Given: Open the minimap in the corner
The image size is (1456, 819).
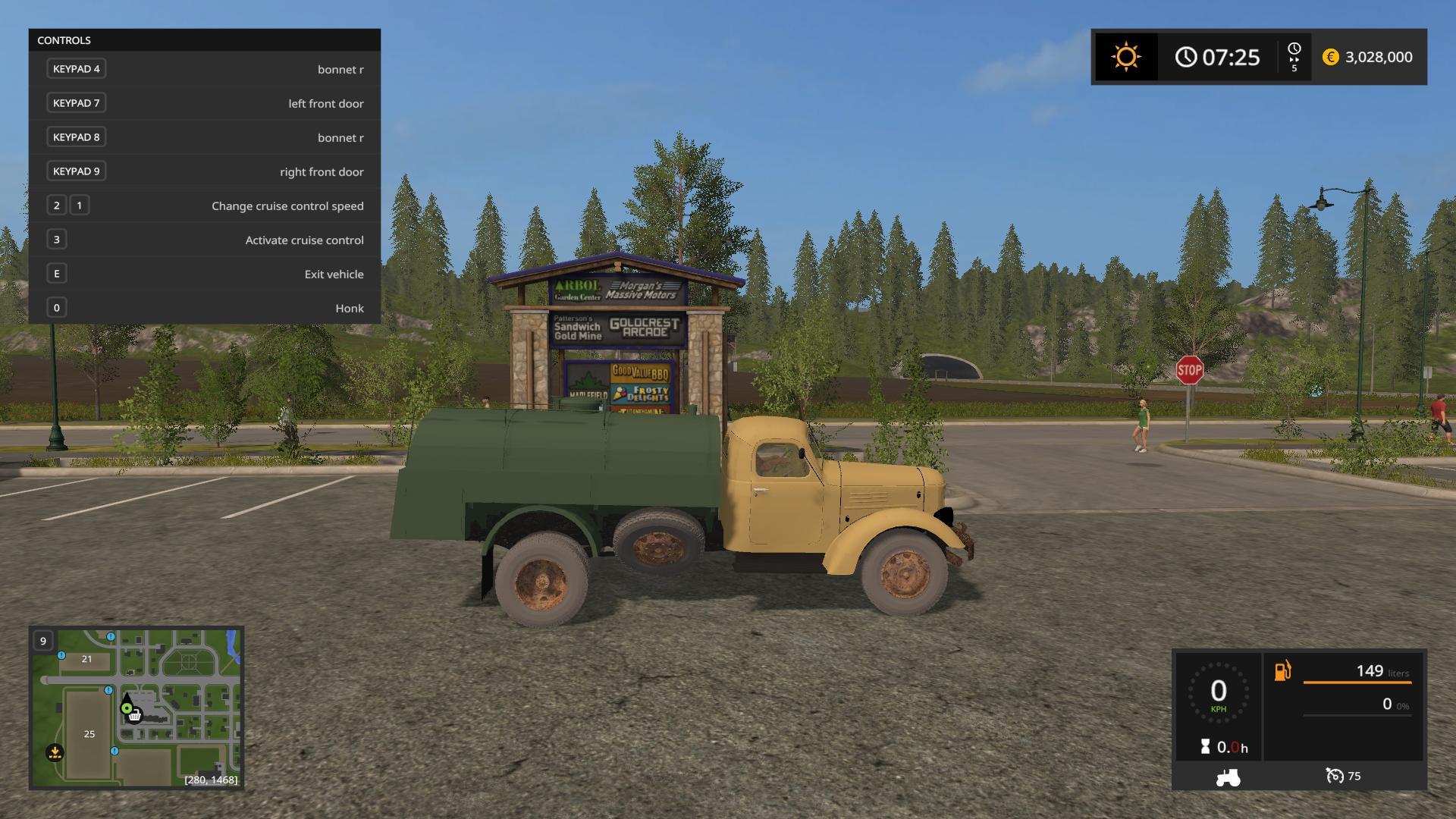Looking at the screenshot, I should point(136,708).
